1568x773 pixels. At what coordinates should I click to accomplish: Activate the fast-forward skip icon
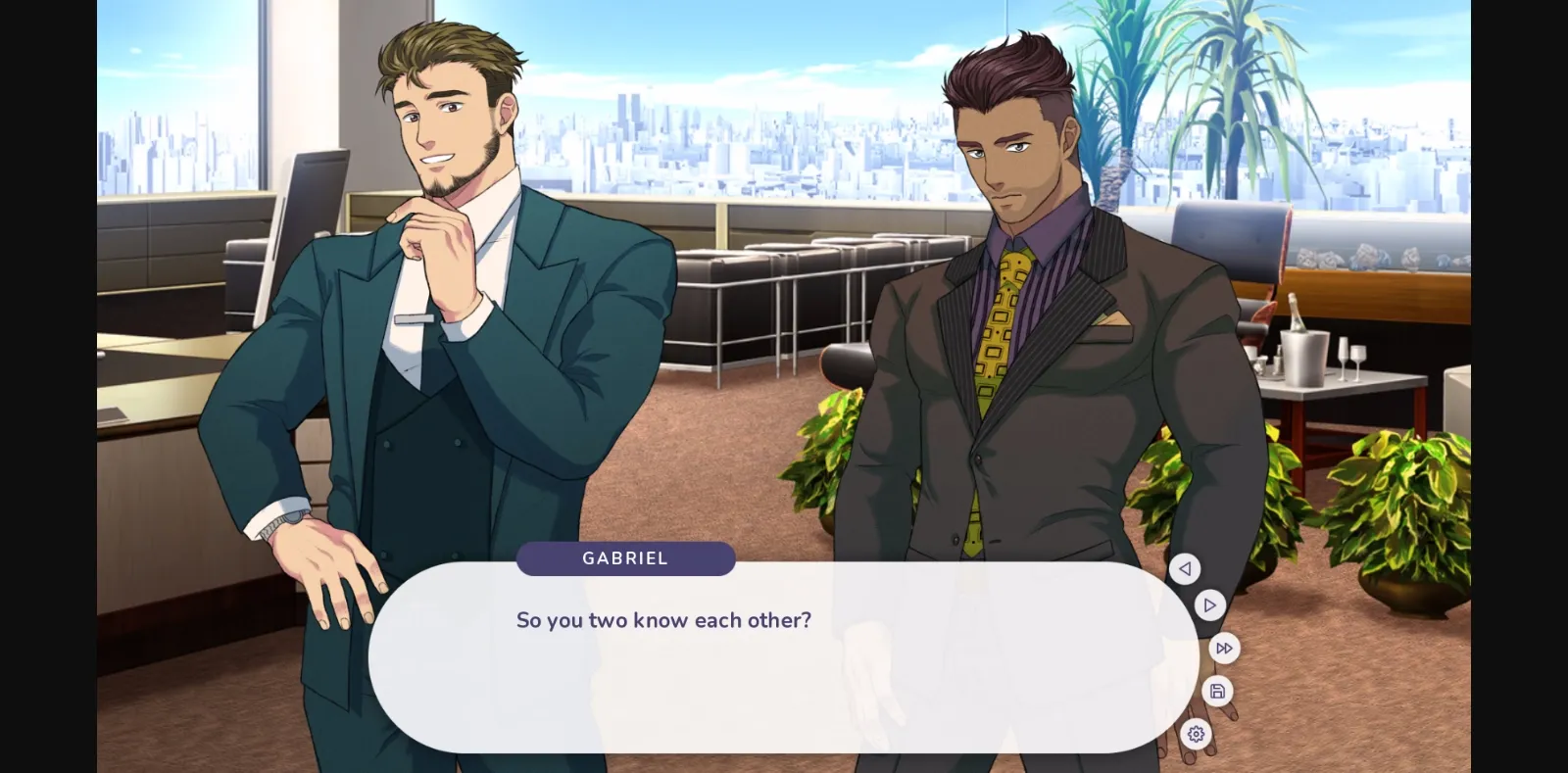coord(1223,648)
